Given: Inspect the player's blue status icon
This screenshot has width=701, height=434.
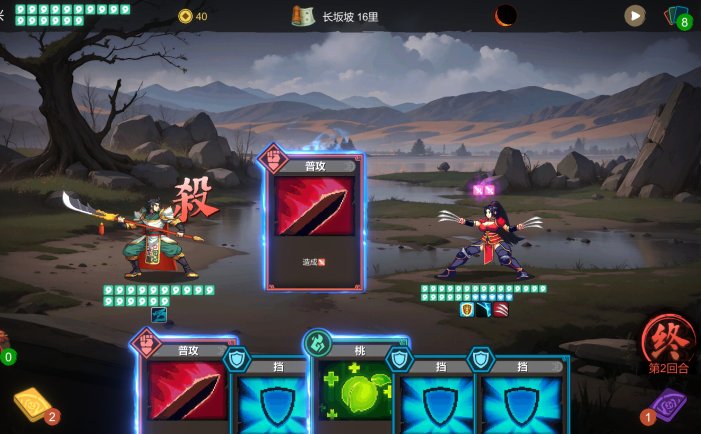Looking at the screenshot, I should [x=158, y=314].
